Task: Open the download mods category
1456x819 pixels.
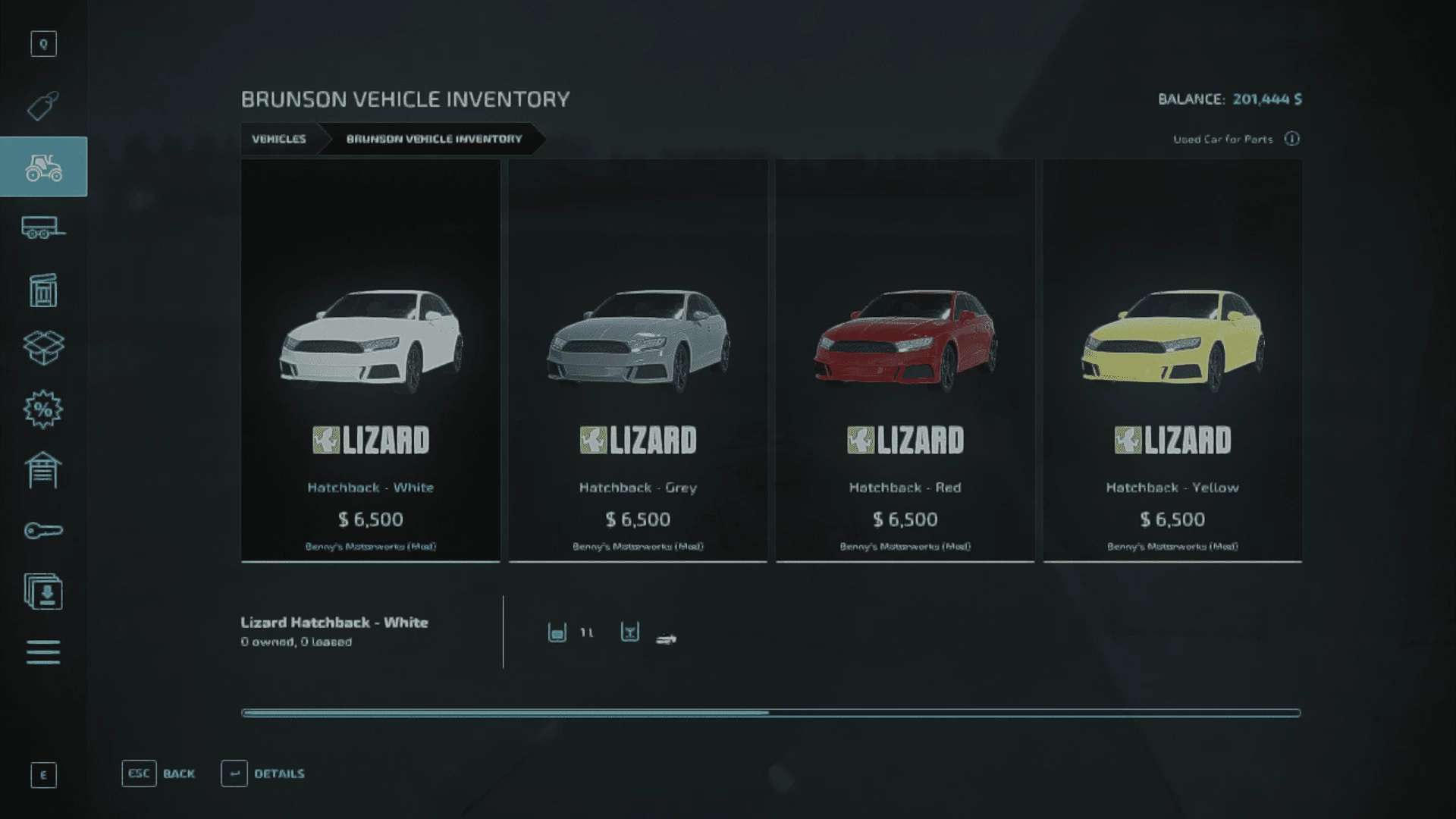Action: click(43, 591)
